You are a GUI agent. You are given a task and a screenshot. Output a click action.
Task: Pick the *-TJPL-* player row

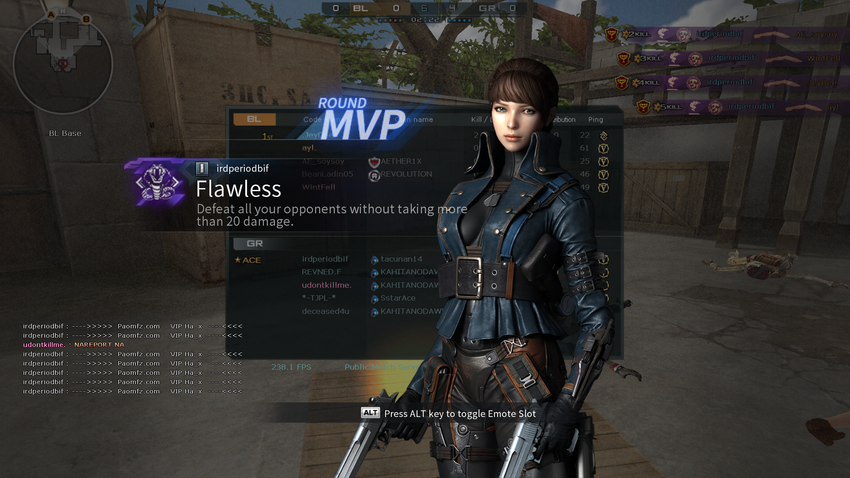tap(319, 298)
